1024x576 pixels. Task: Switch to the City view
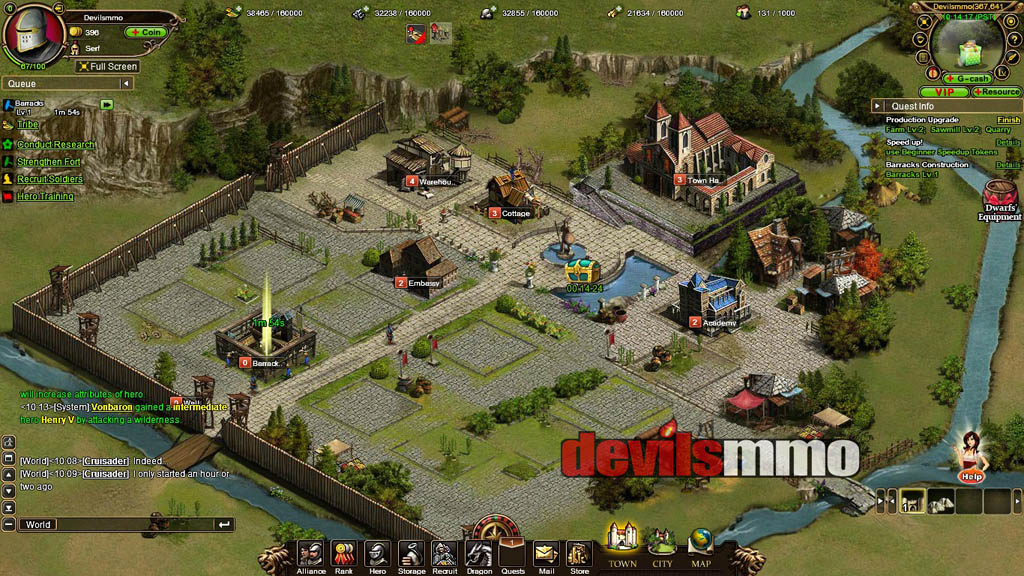point(662,546)
